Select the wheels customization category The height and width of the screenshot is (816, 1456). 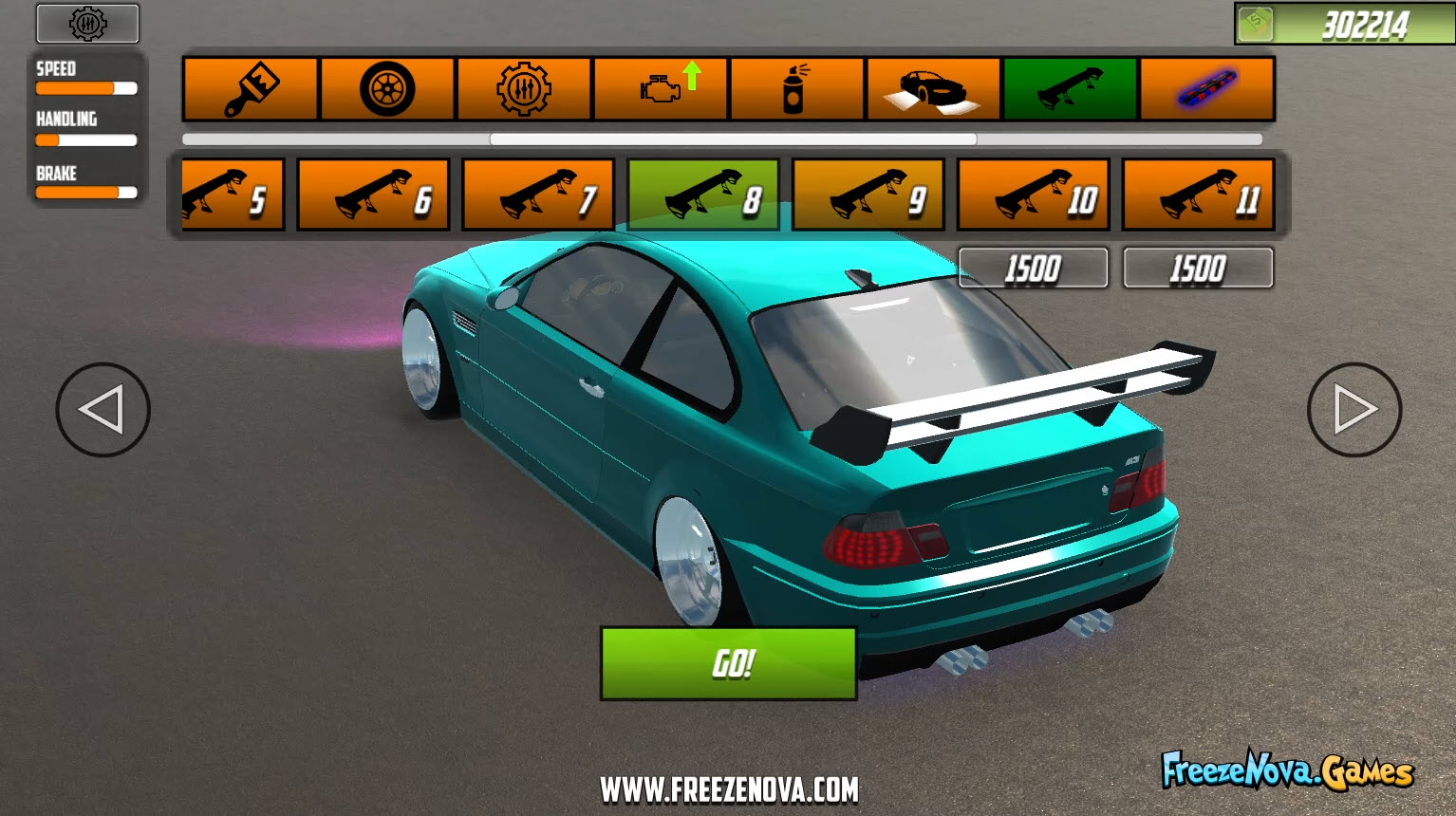[x=388, y=88]
